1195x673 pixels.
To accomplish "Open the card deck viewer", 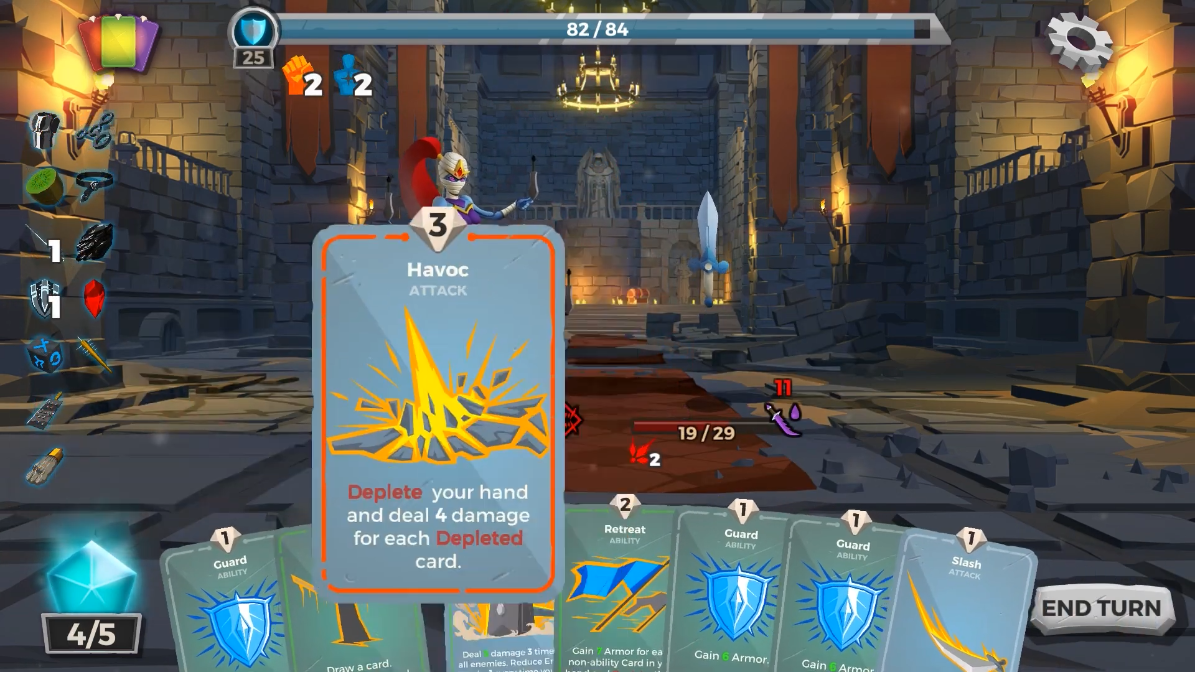I will [x=118, y=43].
